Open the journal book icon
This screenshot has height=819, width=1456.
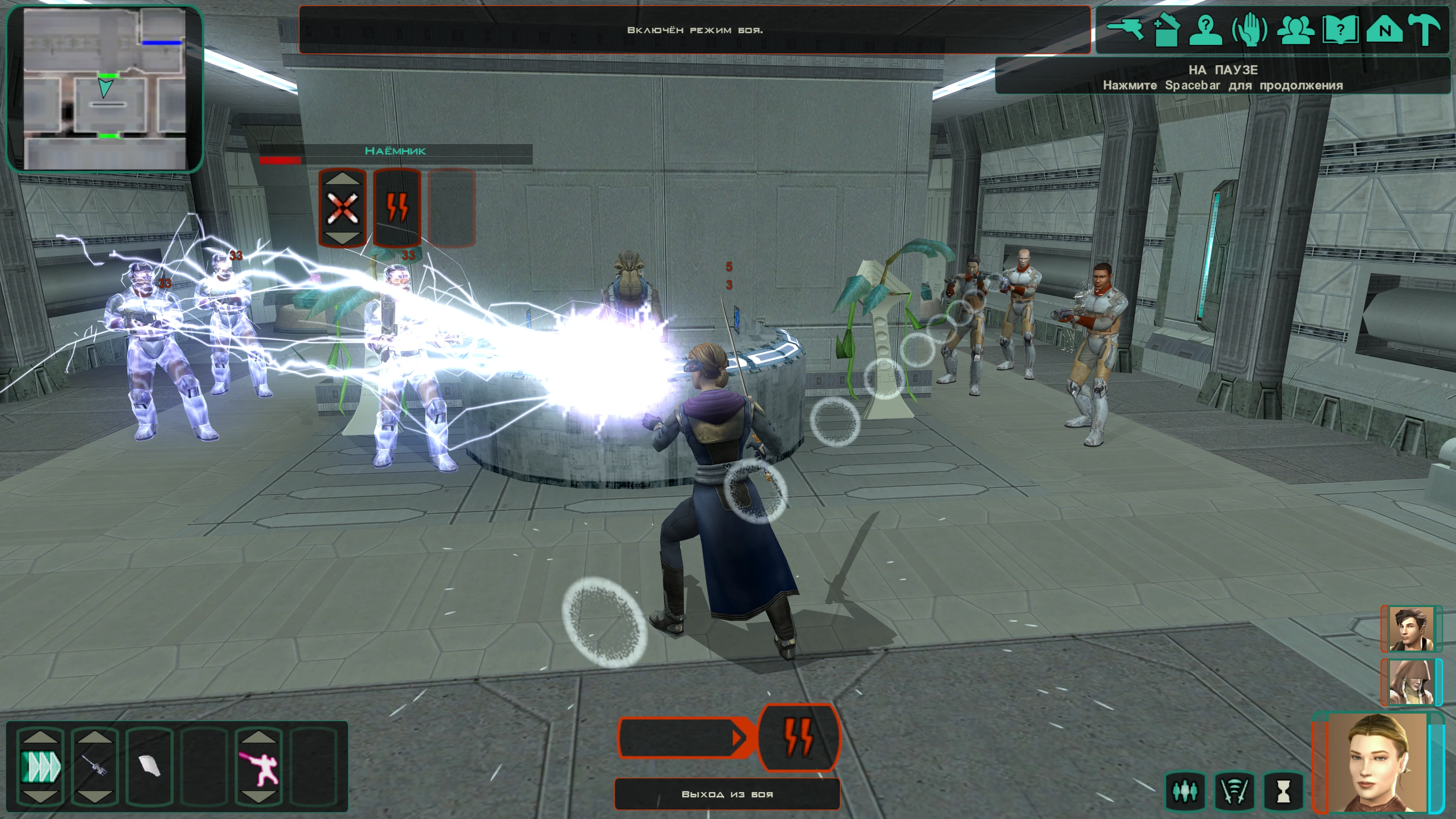[x=1340, y=29]
